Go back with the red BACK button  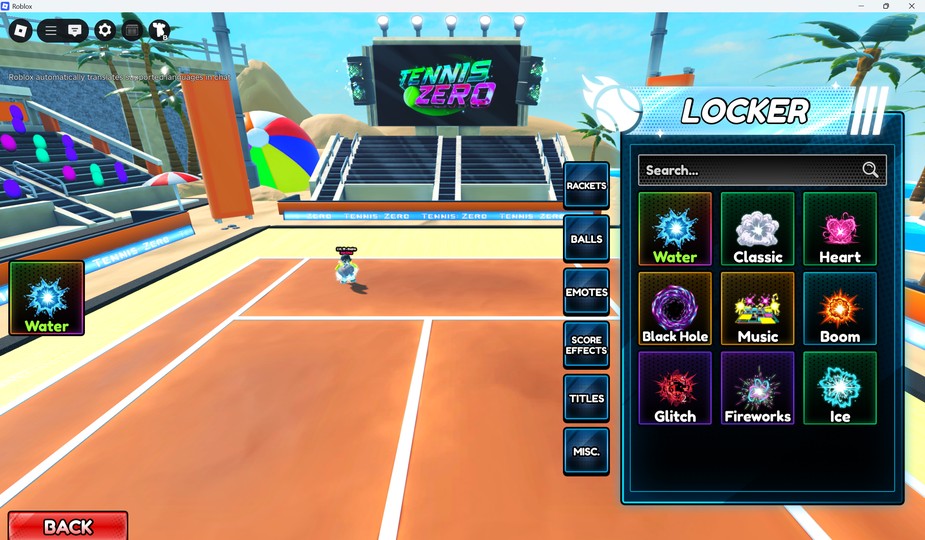pyautogui.click(x=68, y=526)
